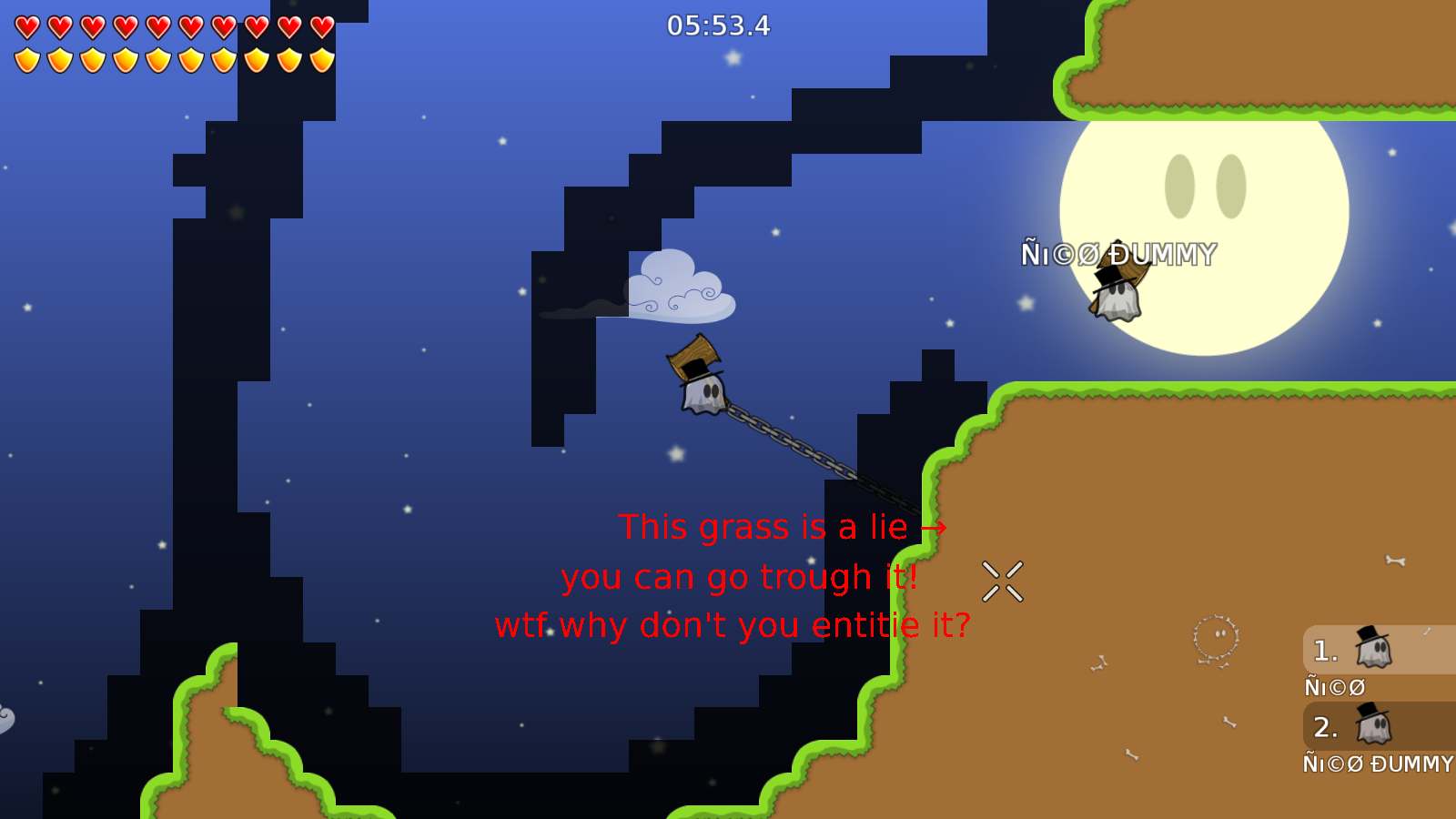This screenshot has height=819, width=1456.
Task: Click the line wtf why don't you entitie it?
Action: tap(733, 624)
